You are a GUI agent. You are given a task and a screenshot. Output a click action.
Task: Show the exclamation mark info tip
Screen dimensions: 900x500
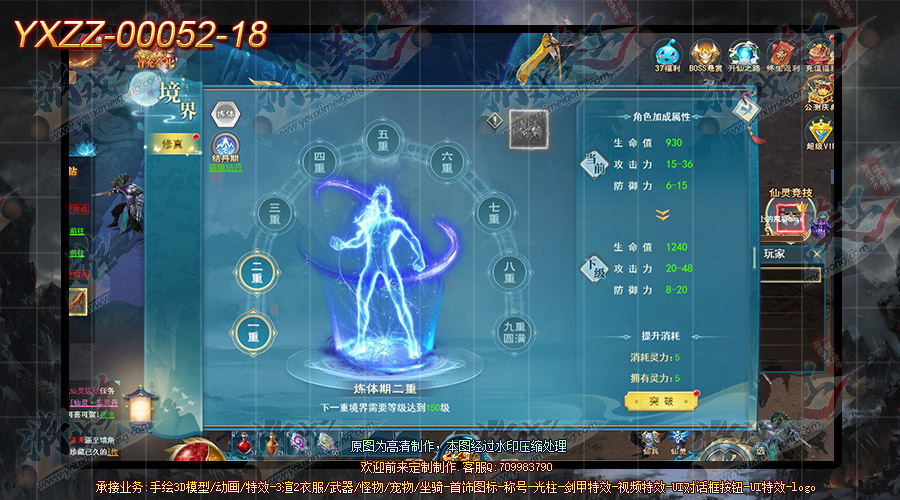[x=494, y=120]
